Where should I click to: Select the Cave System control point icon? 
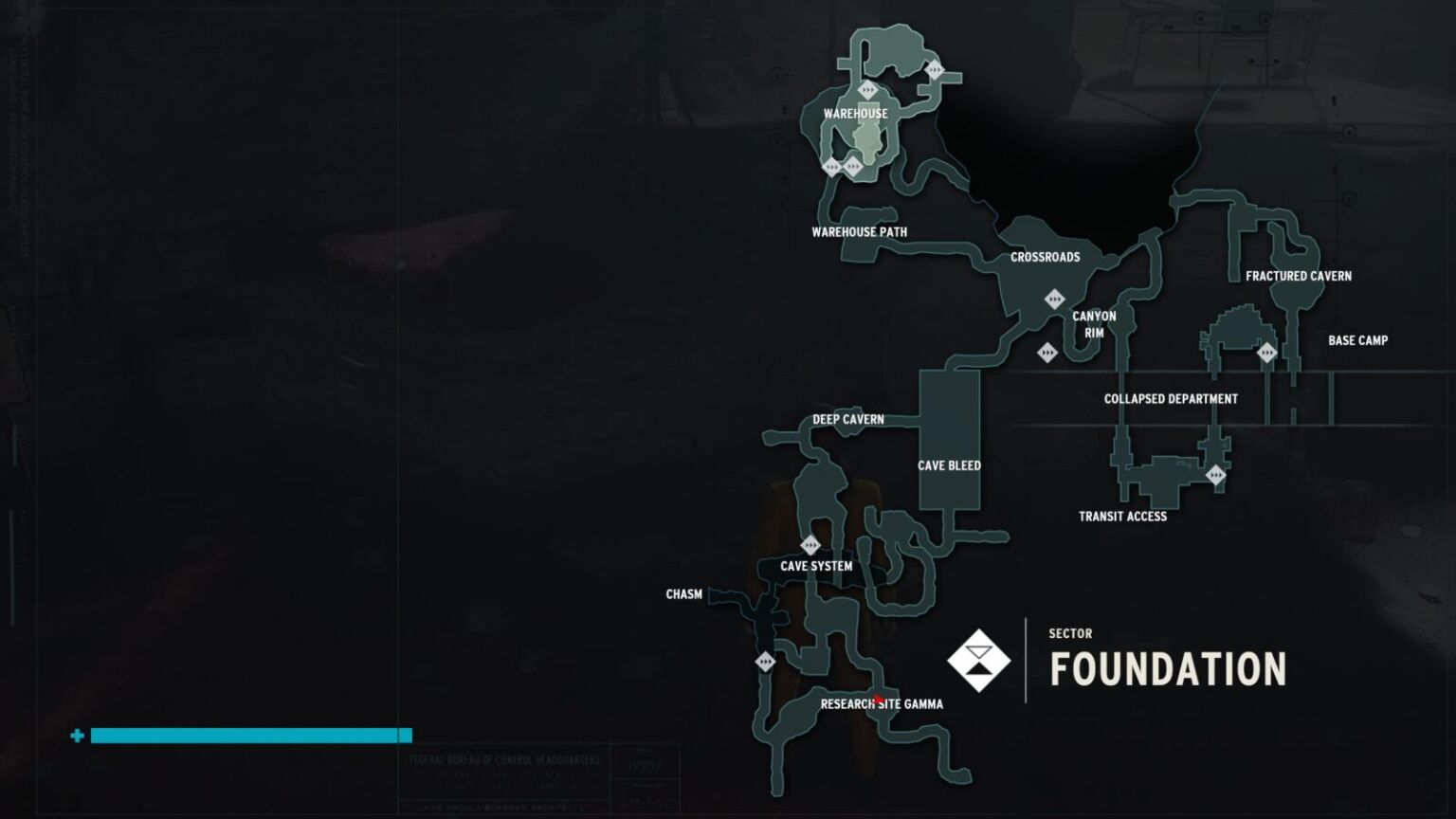pos(810,543)
